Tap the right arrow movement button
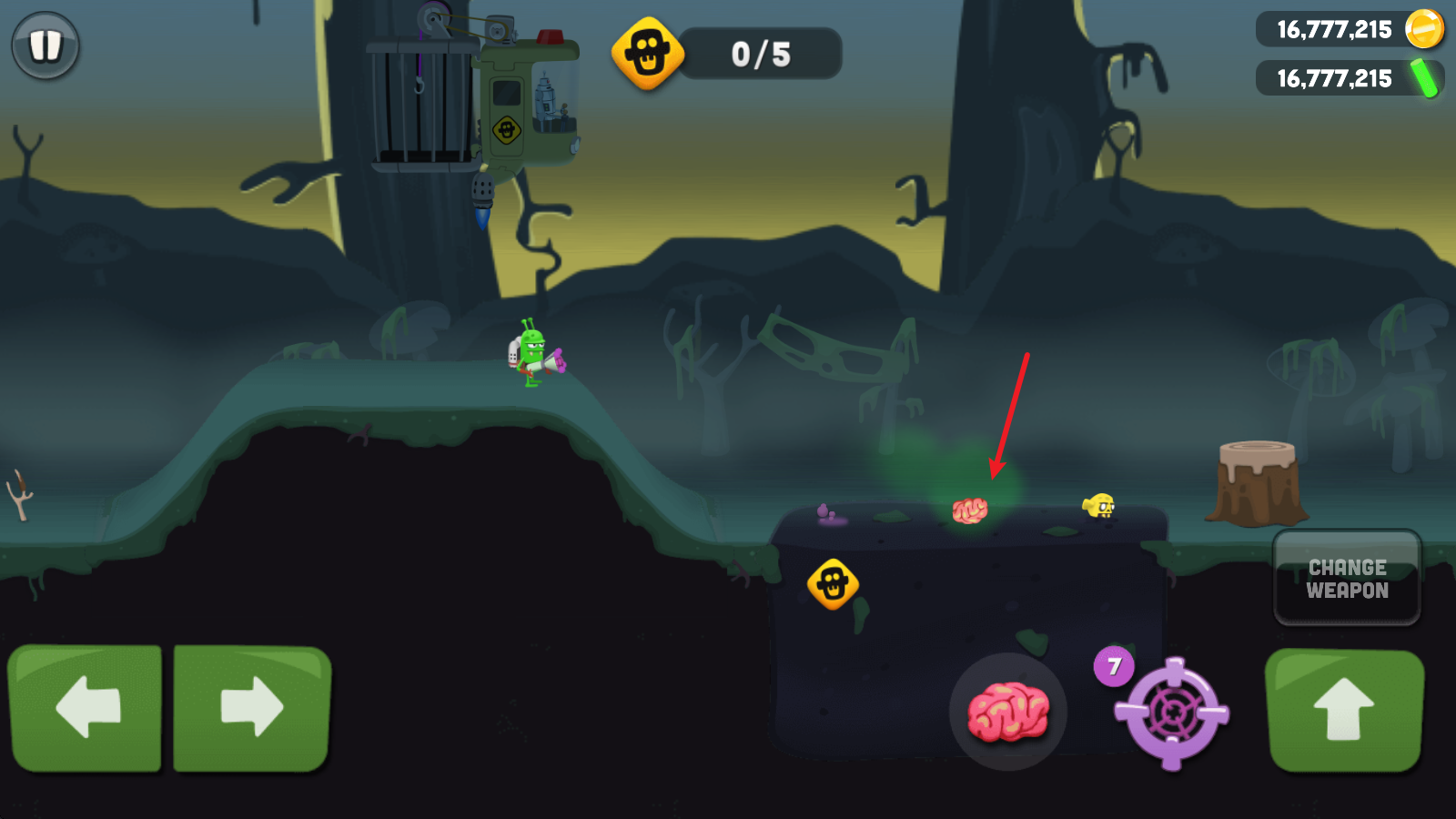The image size is (1456, 819). pyautogui.click(x=252, y=707)
